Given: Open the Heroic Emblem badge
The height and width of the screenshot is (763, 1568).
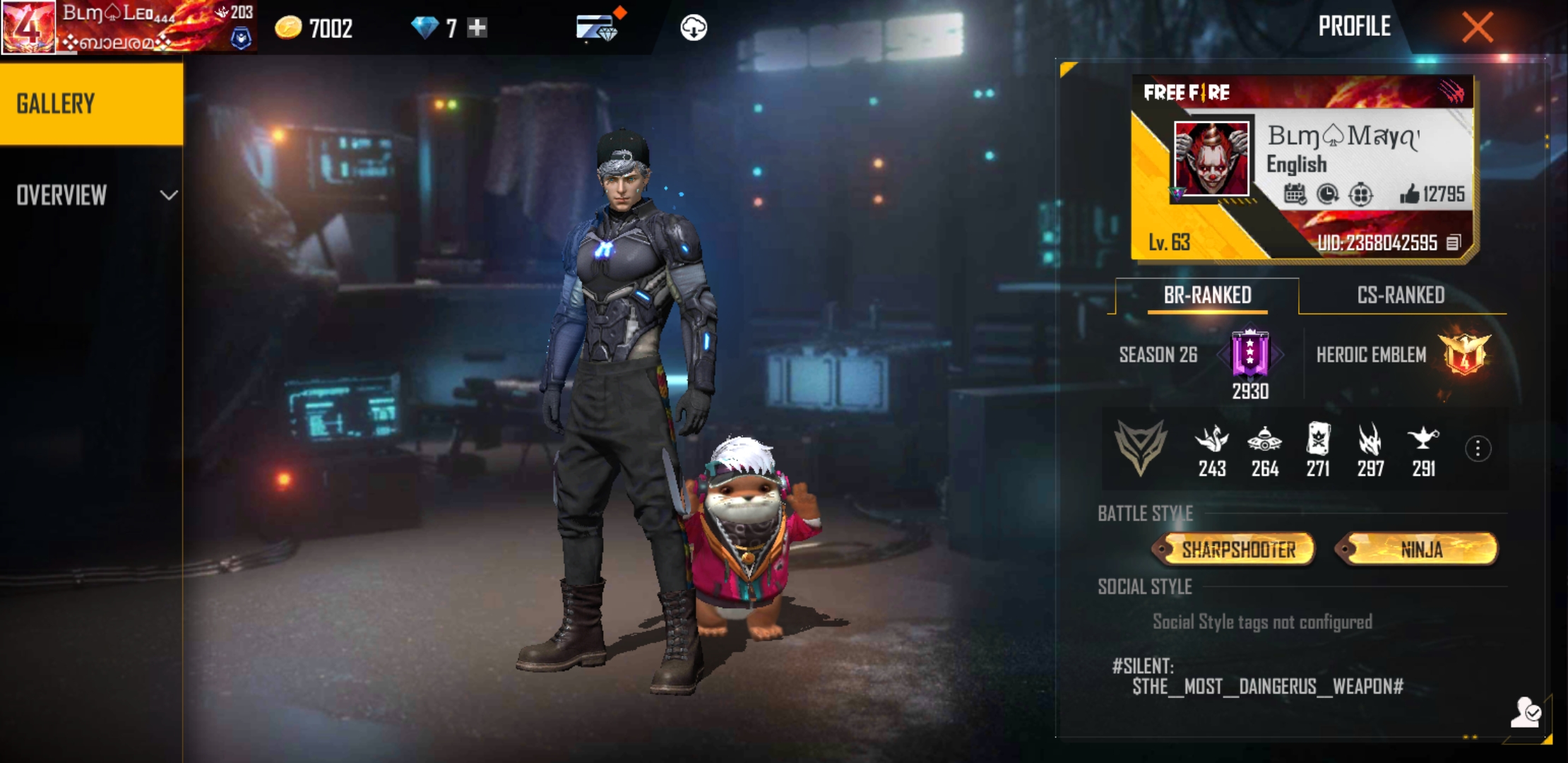Looking at the screenshot, I should point(1466,354).
